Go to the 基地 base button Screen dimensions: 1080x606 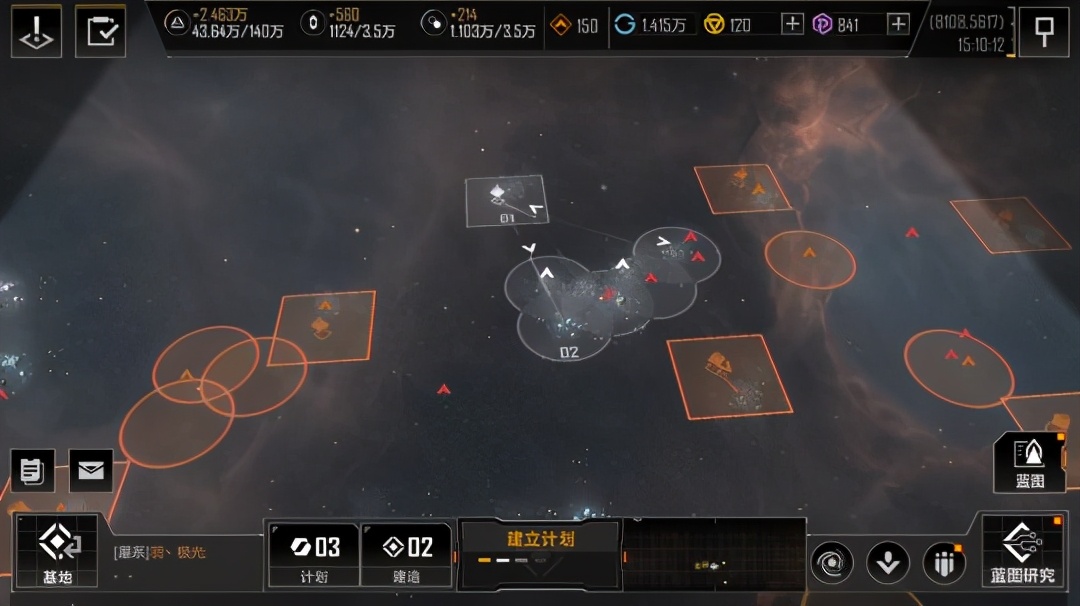click(56, 550)
